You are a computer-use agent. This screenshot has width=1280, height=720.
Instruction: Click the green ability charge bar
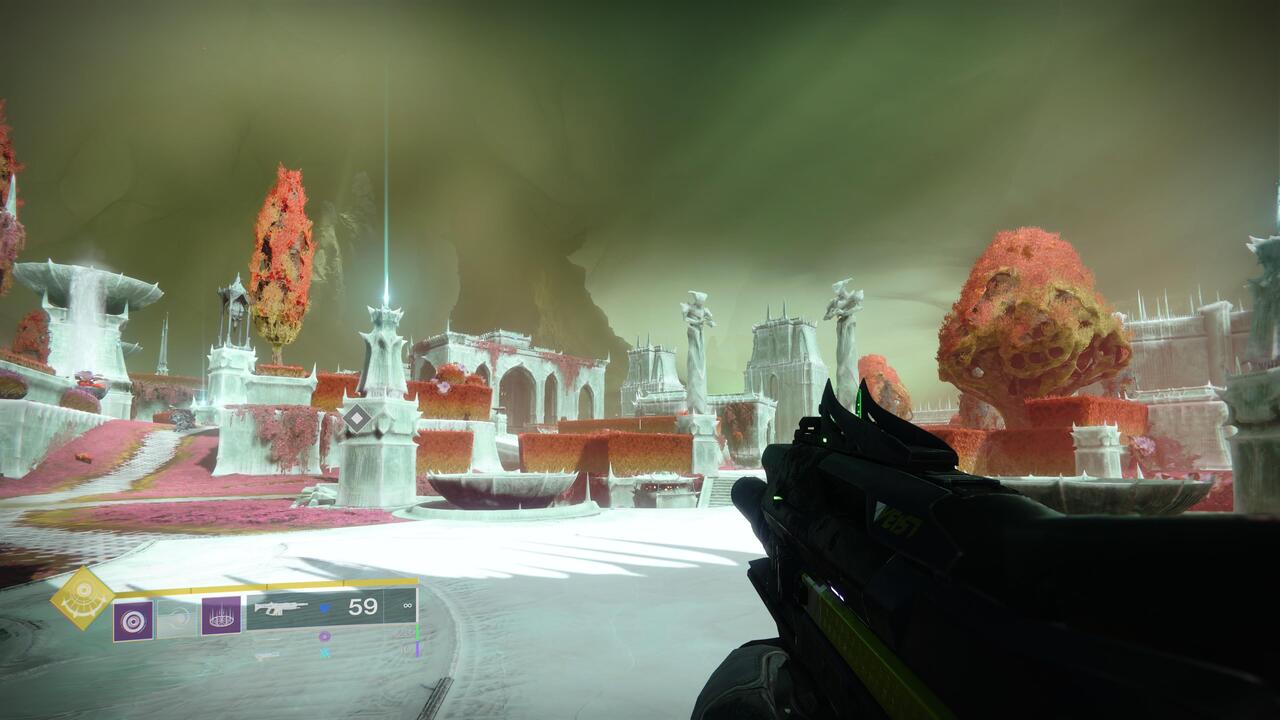pyautogui.click(x=418, y=631)
